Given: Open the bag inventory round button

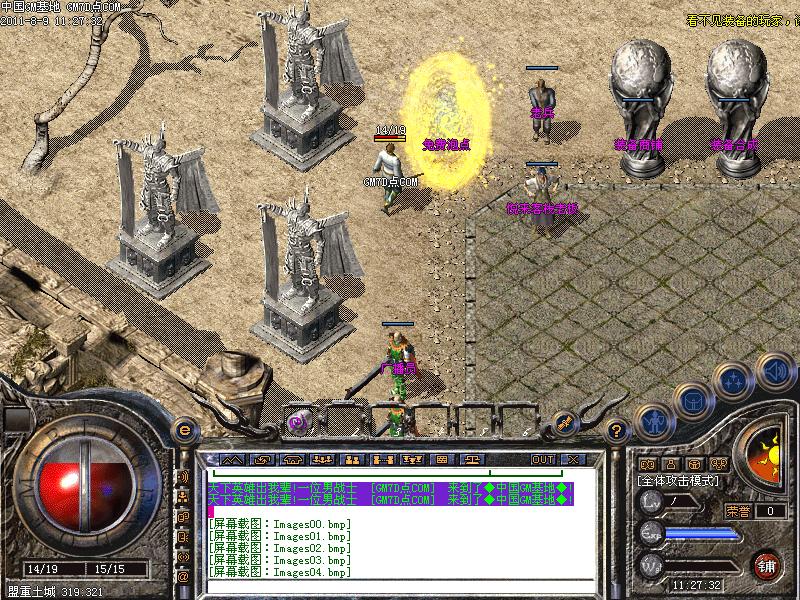Looking at the screenshot, I should [692, 400].
